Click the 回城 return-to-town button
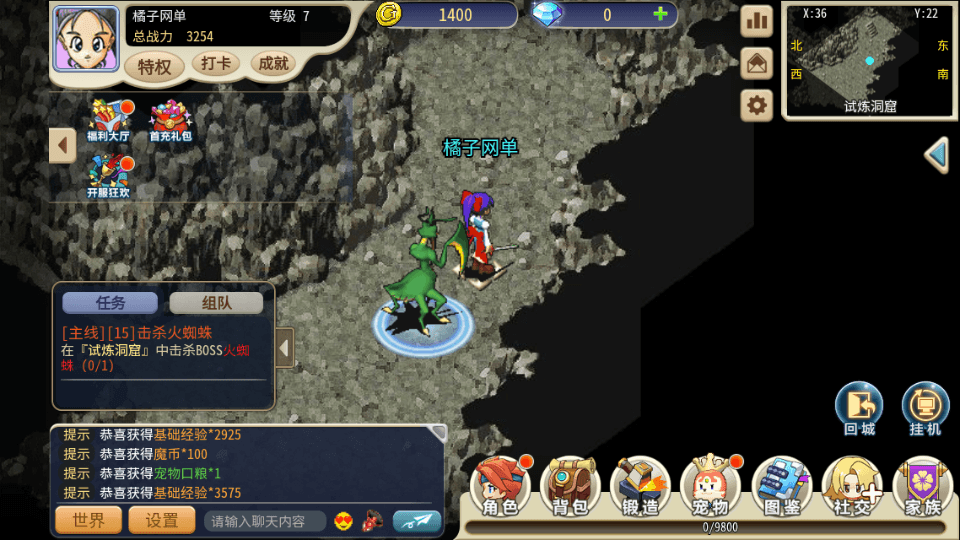 point(859,409)
